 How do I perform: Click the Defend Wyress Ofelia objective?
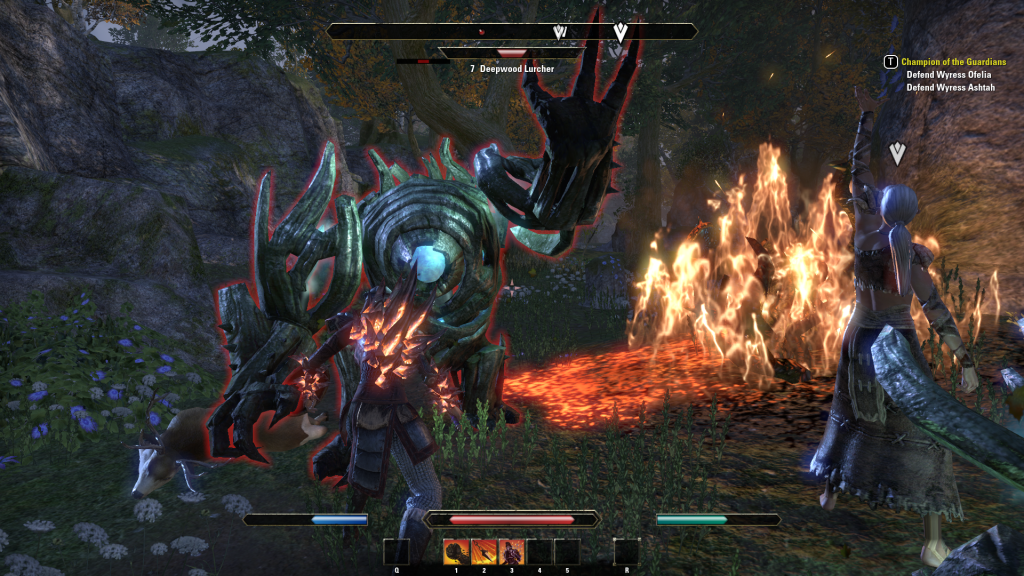950,75
